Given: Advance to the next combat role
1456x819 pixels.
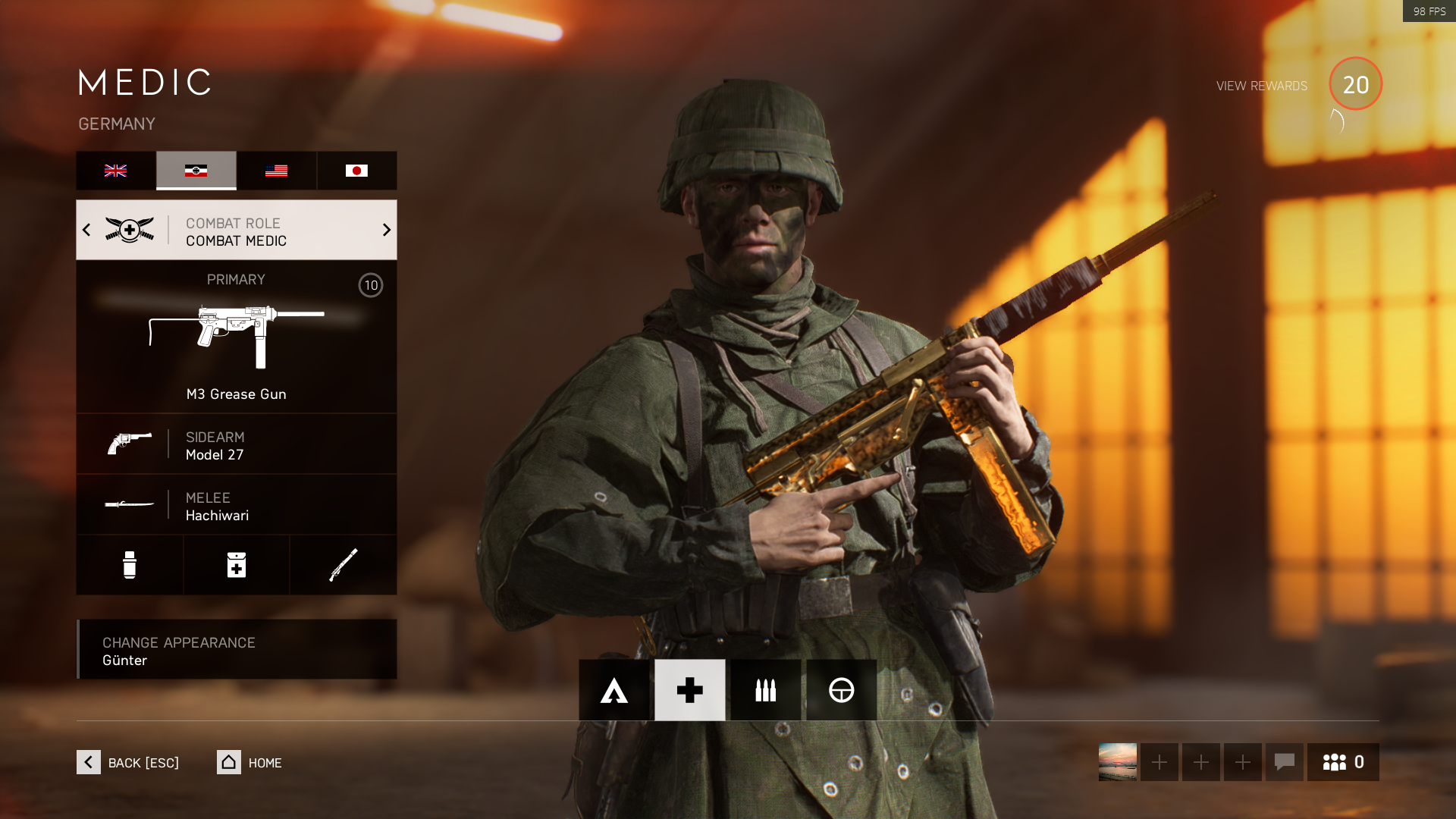Looking at the screenshot, I should 386,230.
